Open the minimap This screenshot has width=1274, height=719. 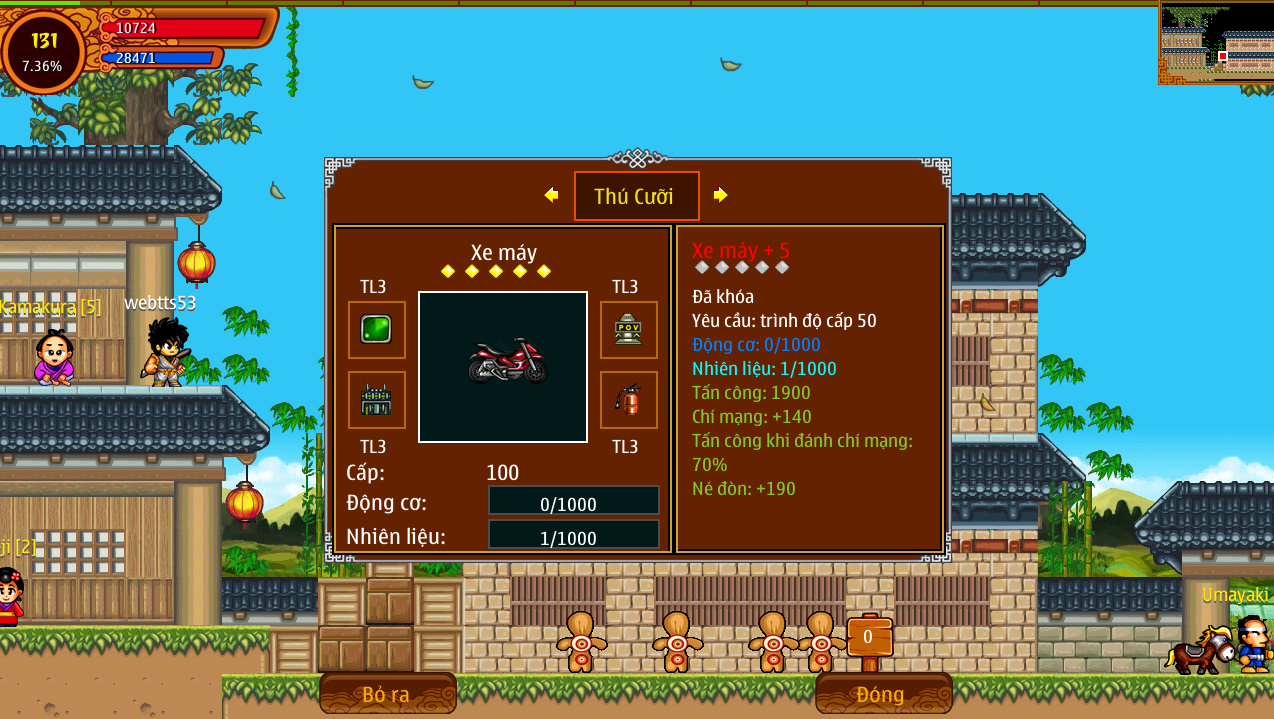[1215, 42]
